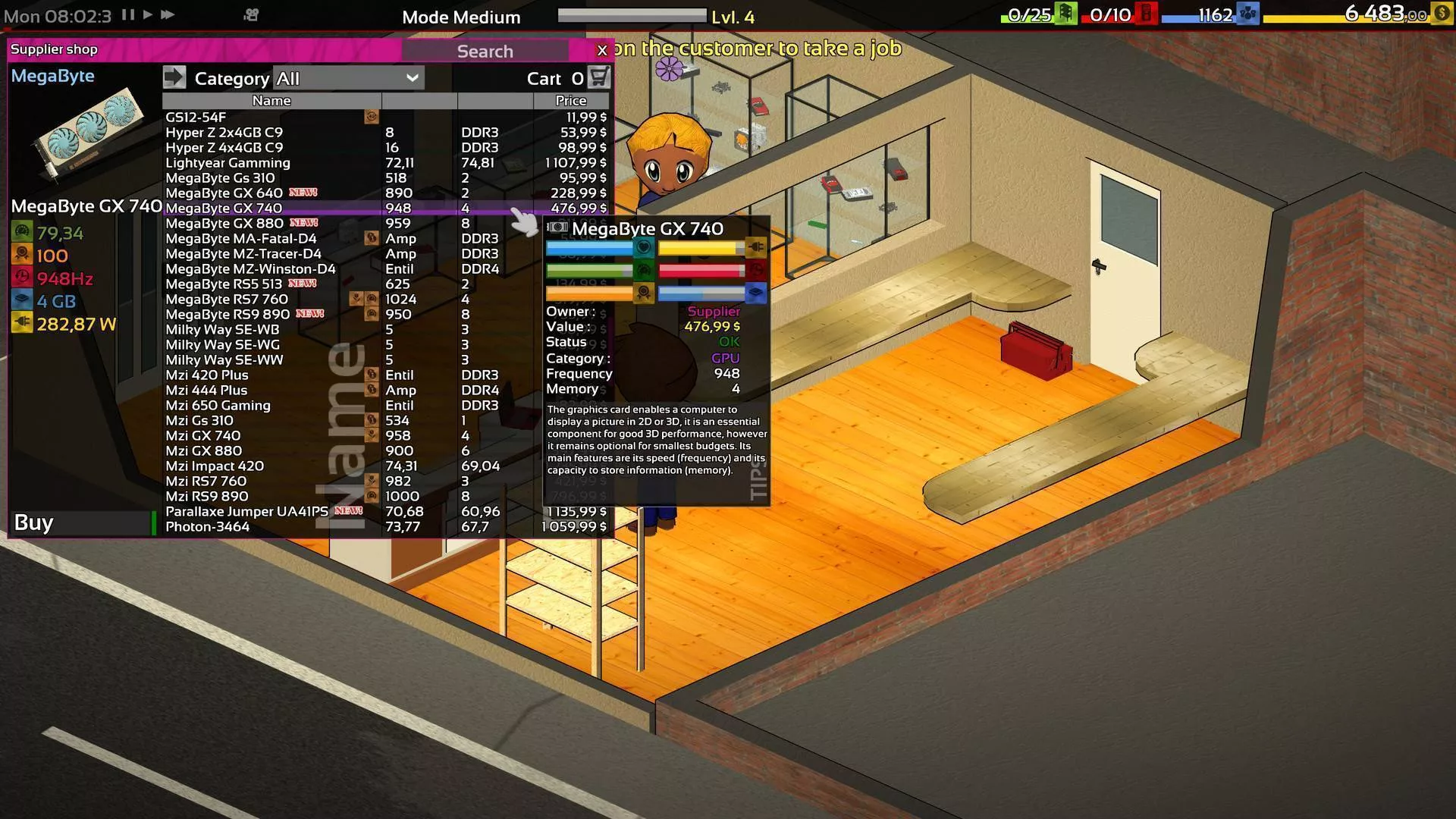Select the MegaByte Gs 310 row
This screenshot has width=1456, height=819.
pyautogui.click(x=220, y=178)
